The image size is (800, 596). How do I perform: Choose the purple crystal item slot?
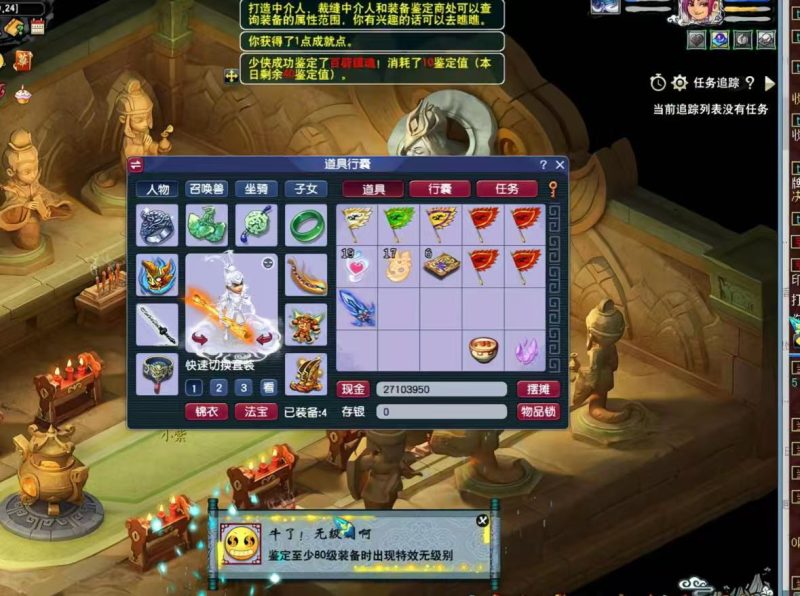coord(525,350)
